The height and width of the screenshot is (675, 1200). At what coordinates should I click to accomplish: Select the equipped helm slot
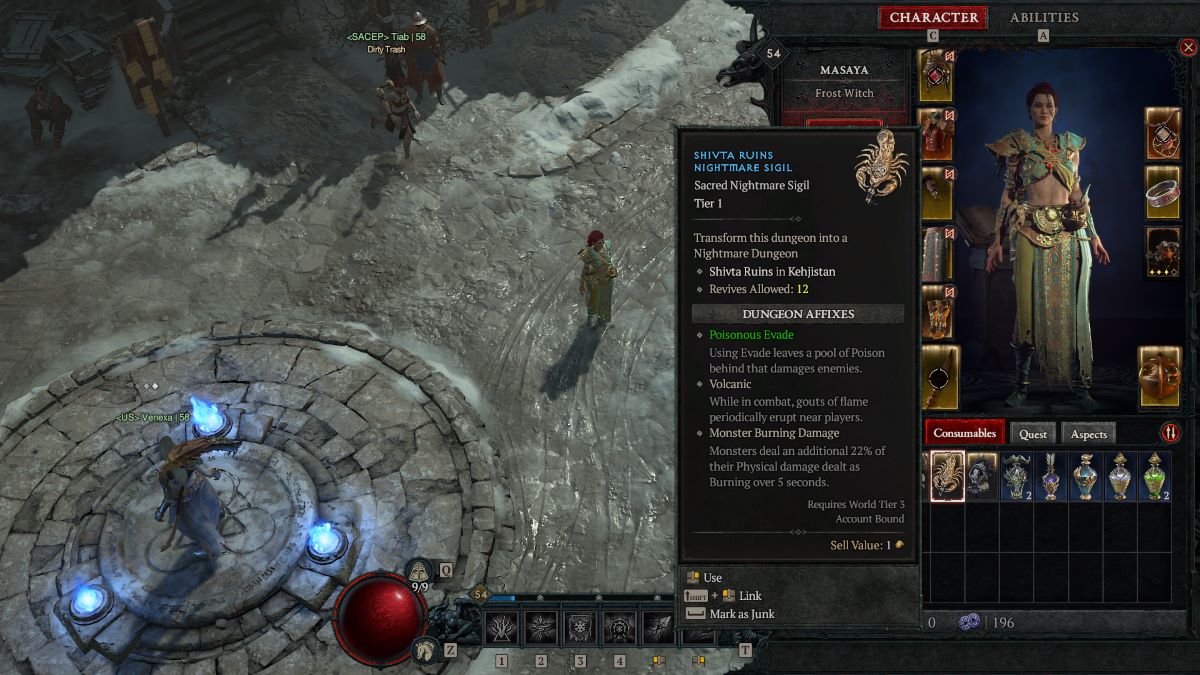(x=936, y=75)
